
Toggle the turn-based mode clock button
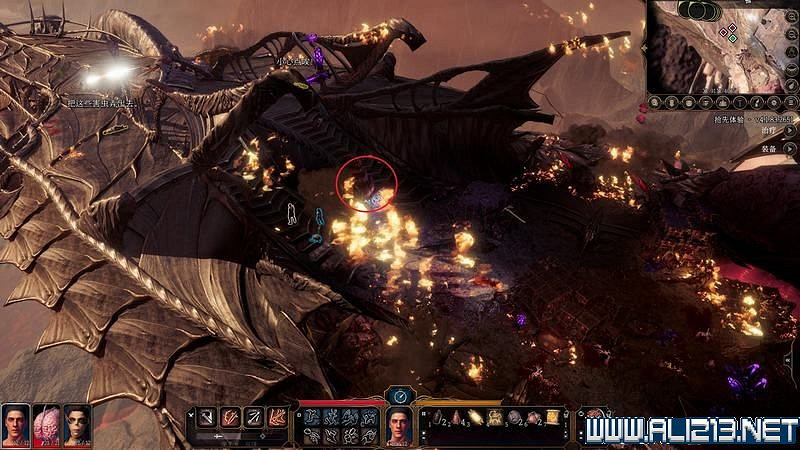(x=400, y=396)
